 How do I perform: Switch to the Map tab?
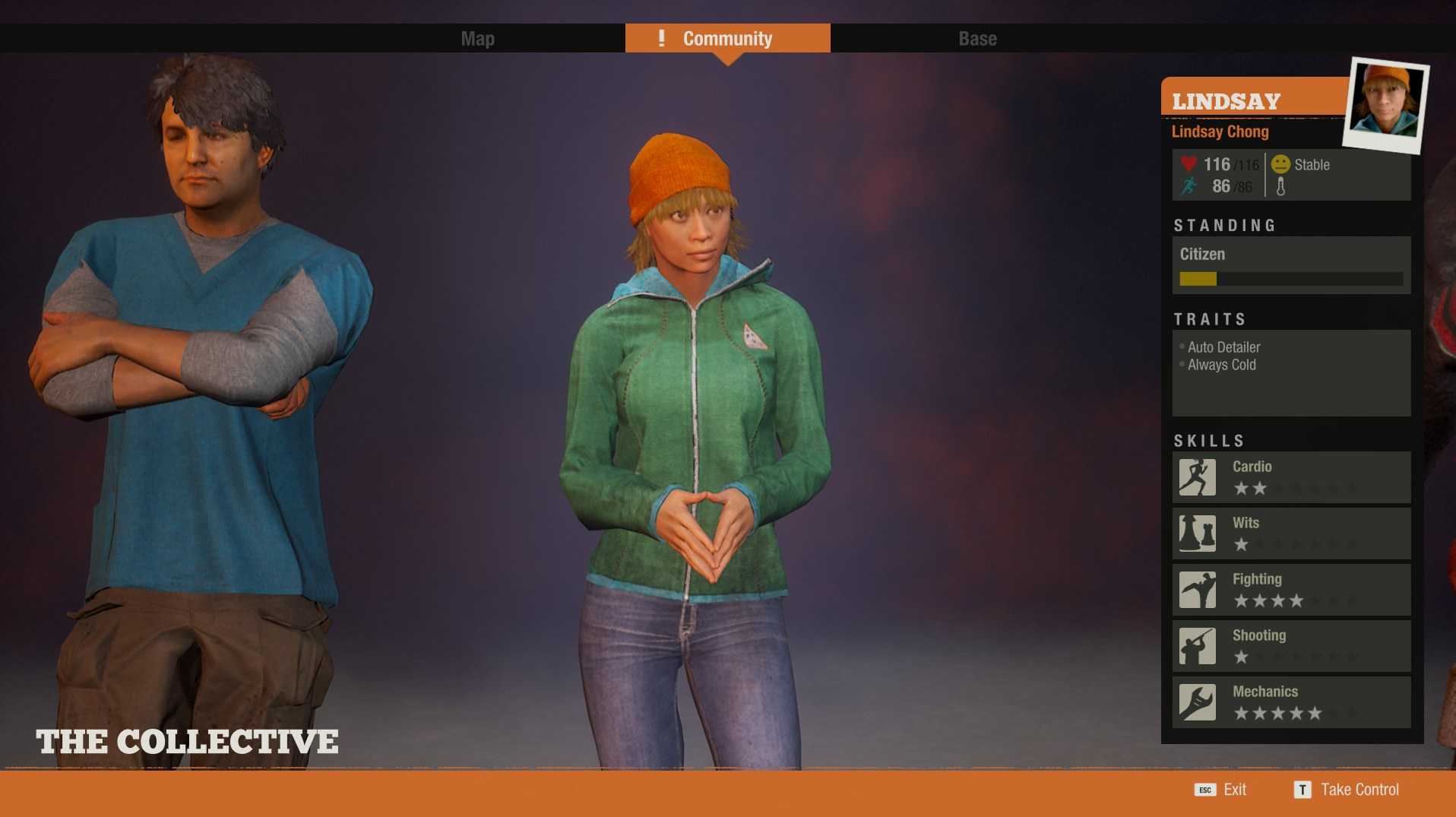tap(477, 39)
